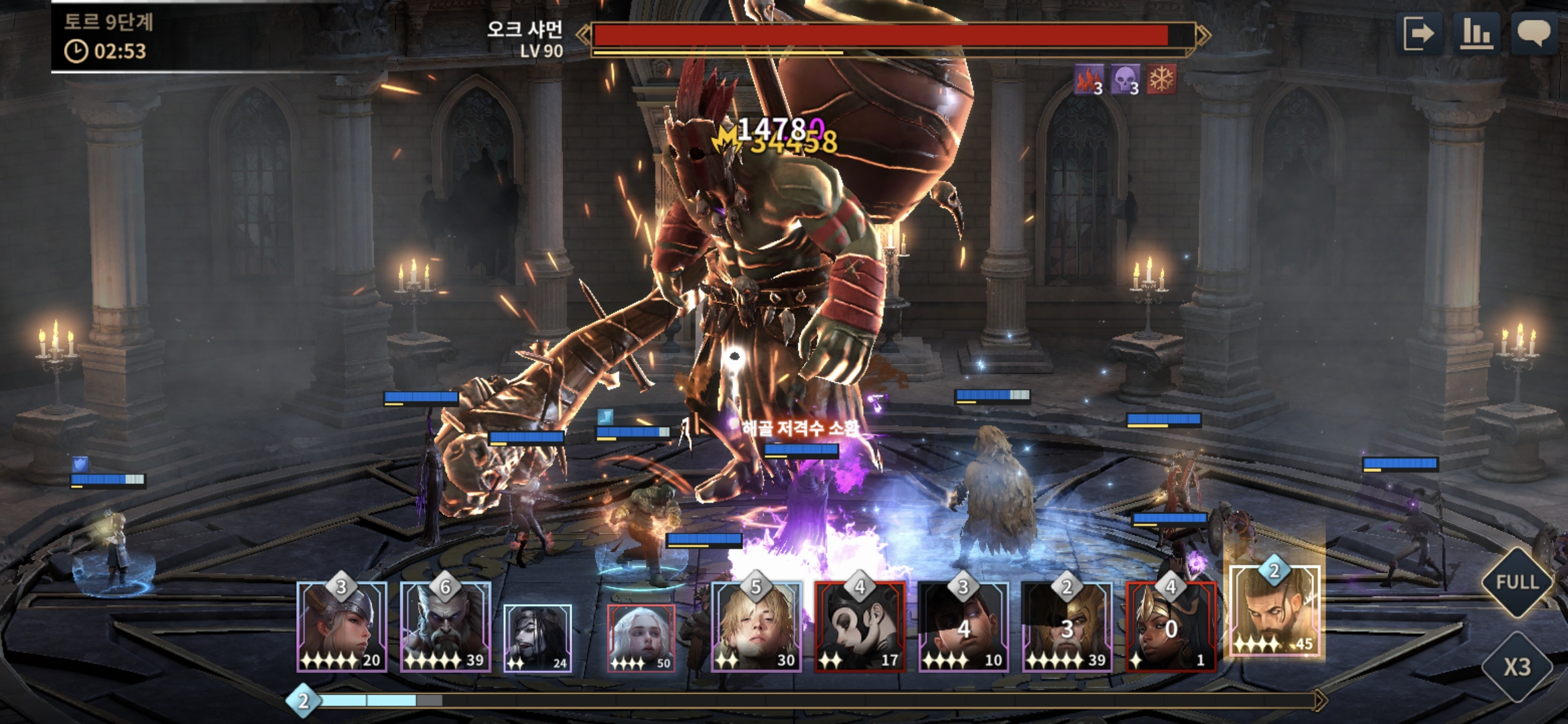Screen dimensions: 1568x724
Task: Inspect the purple skull debuff icon
Action: [1125, 80]
